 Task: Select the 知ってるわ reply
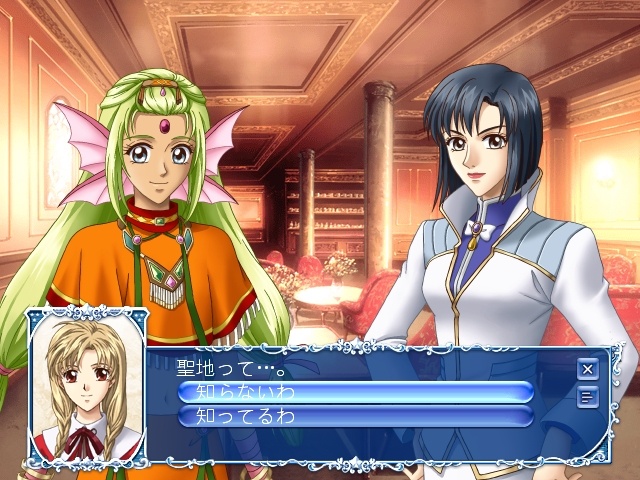coord(355,414)
